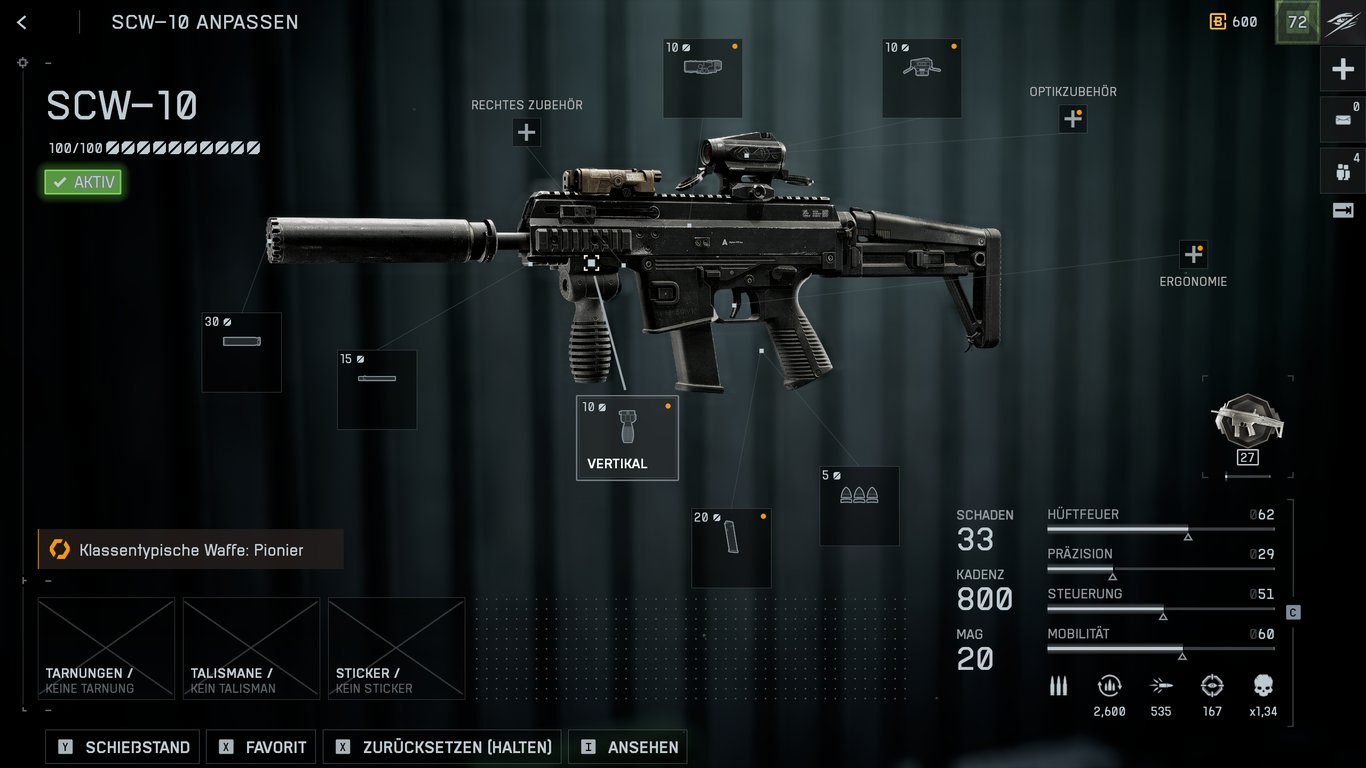The width and height of the screenshot is (1366, 768).
Task: Open the top accessory laser slot
Action: (x=703, y=78)
